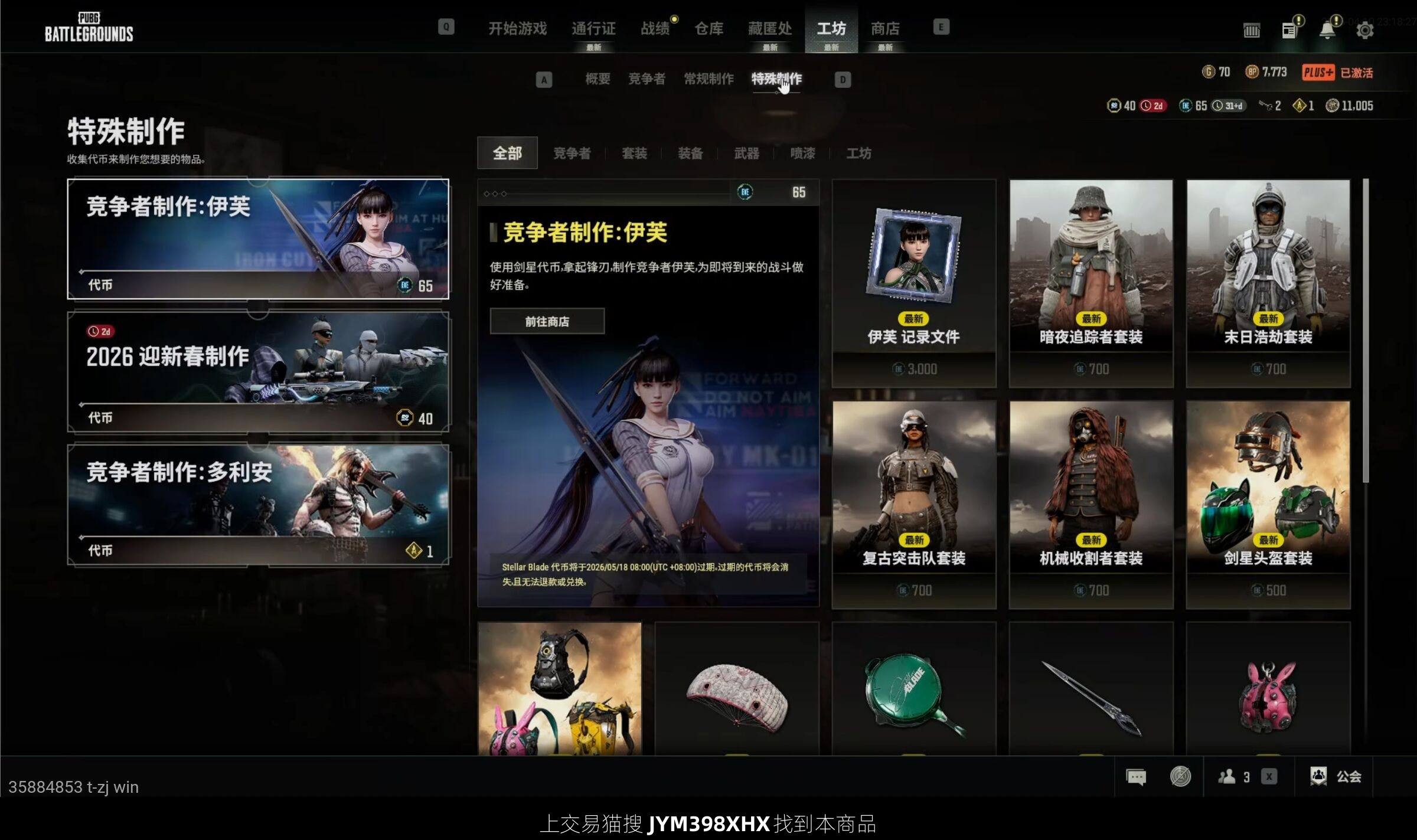Filter items by 武器 category
Viewport: 1417px width, 840px height.
746,153
